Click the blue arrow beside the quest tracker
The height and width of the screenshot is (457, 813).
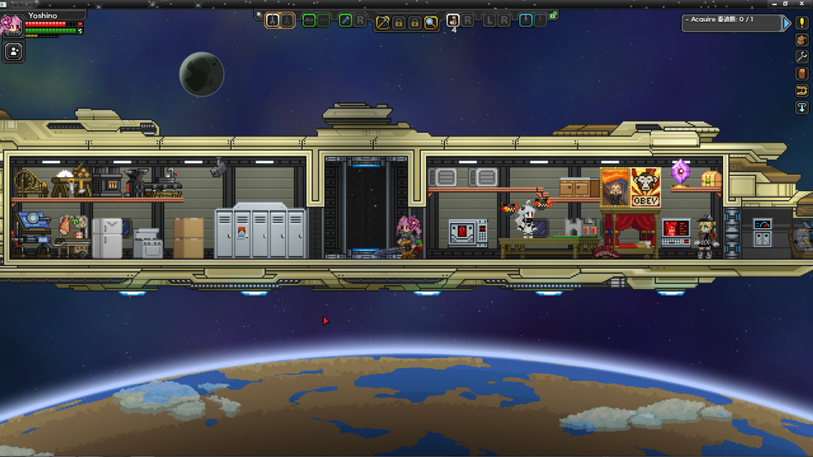pos(787,22)
